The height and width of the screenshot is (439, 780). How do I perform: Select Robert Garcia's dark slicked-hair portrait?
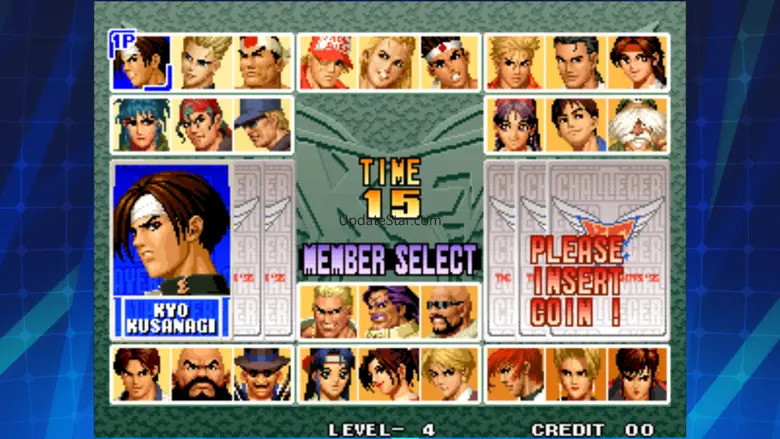click(x=576, y=62)
